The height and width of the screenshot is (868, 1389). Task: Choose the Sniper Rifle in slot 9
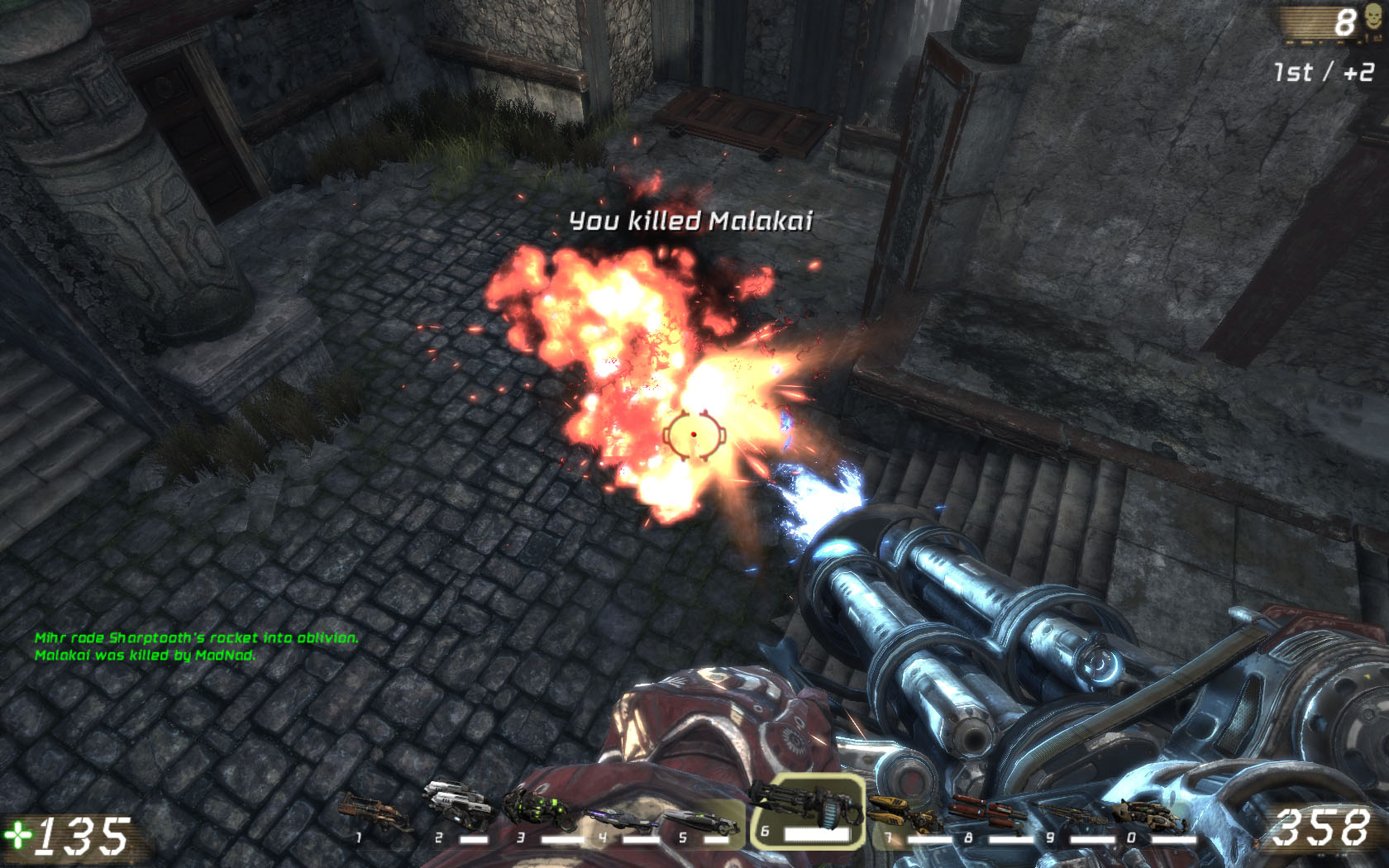1067,817
